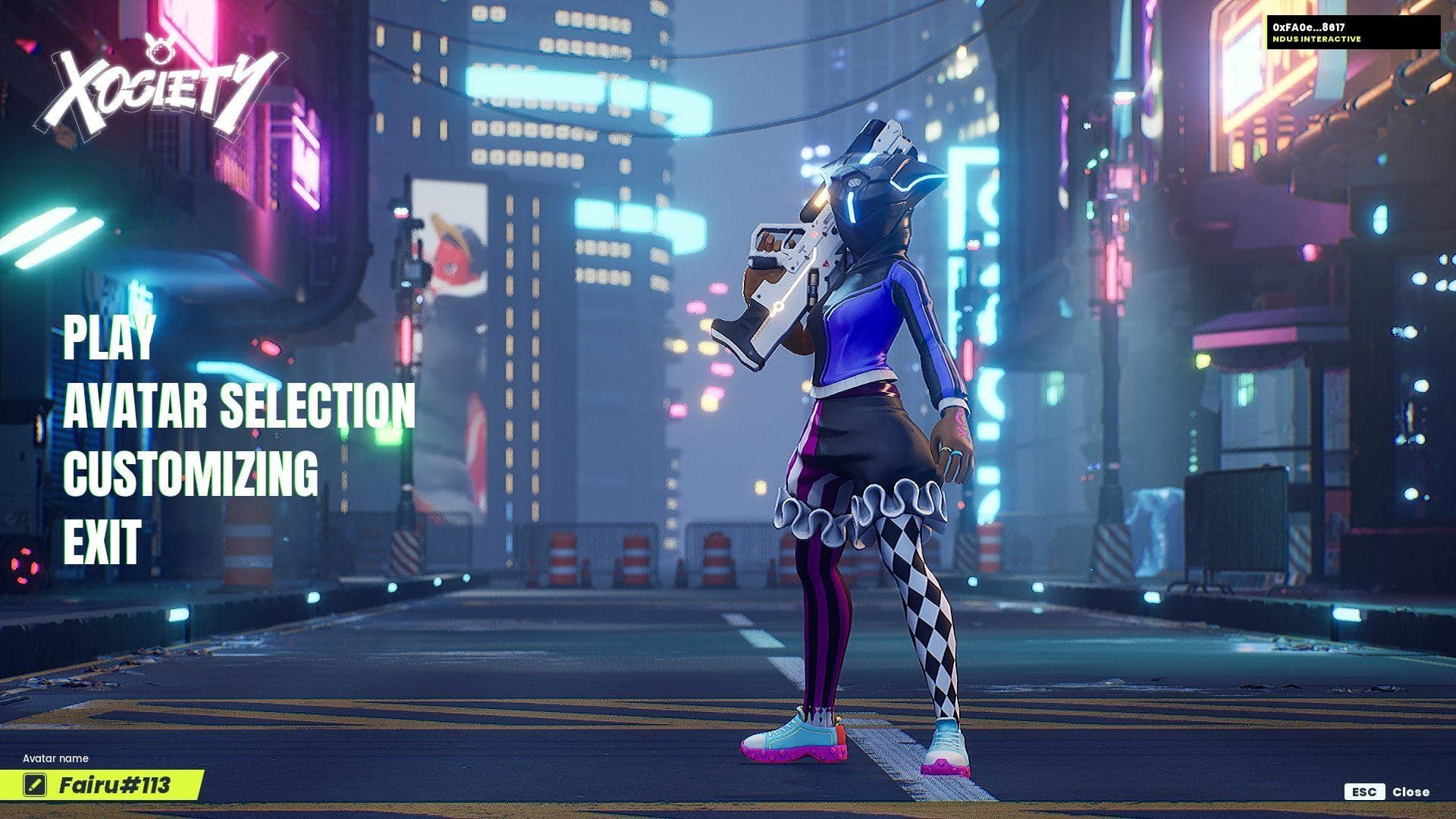Choose Exit from the main menu
This screenshot has width=1456, height=819.
point(102,541)
